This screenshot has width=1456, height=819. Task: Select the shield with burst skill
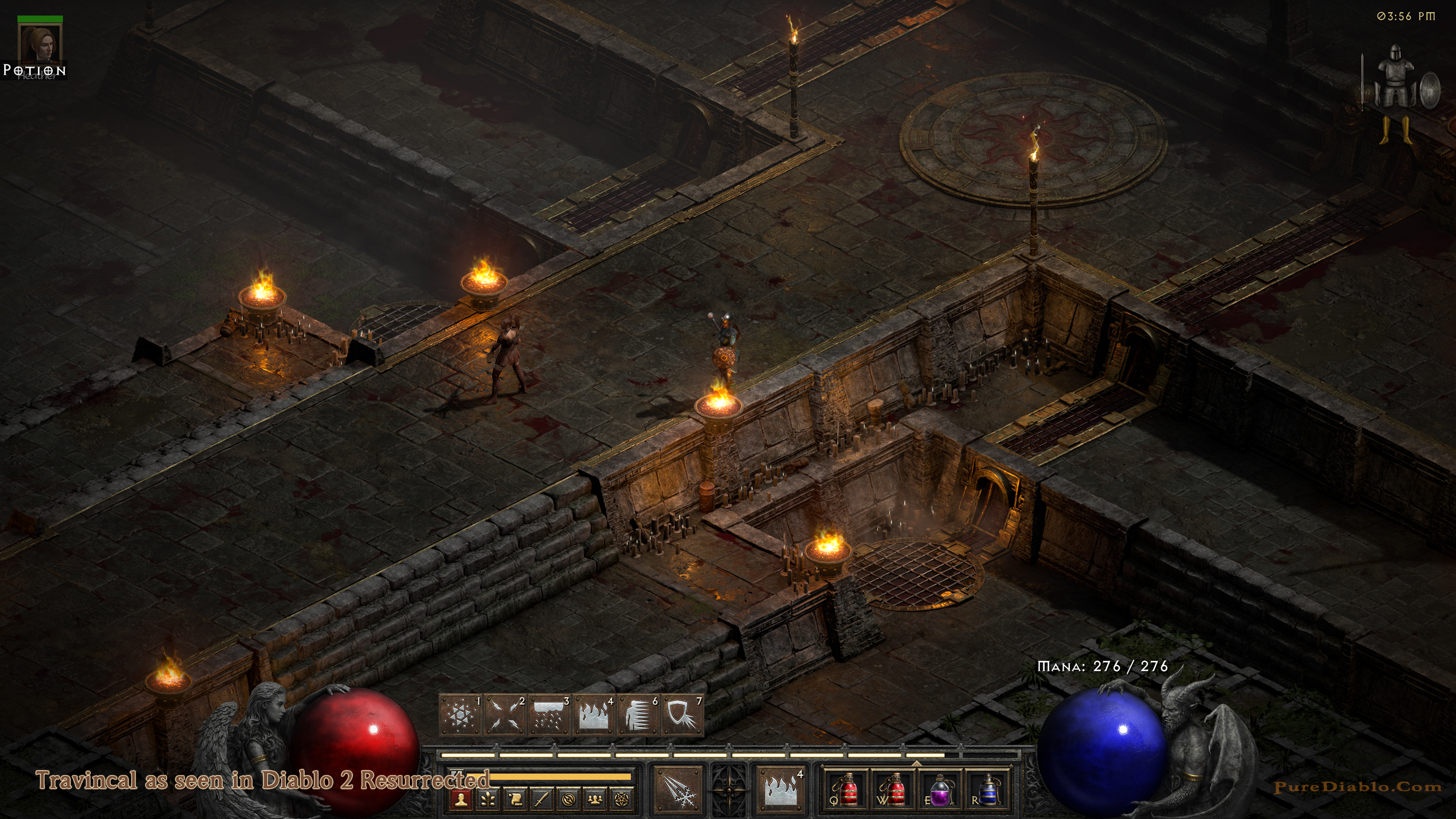pos(683,715)
